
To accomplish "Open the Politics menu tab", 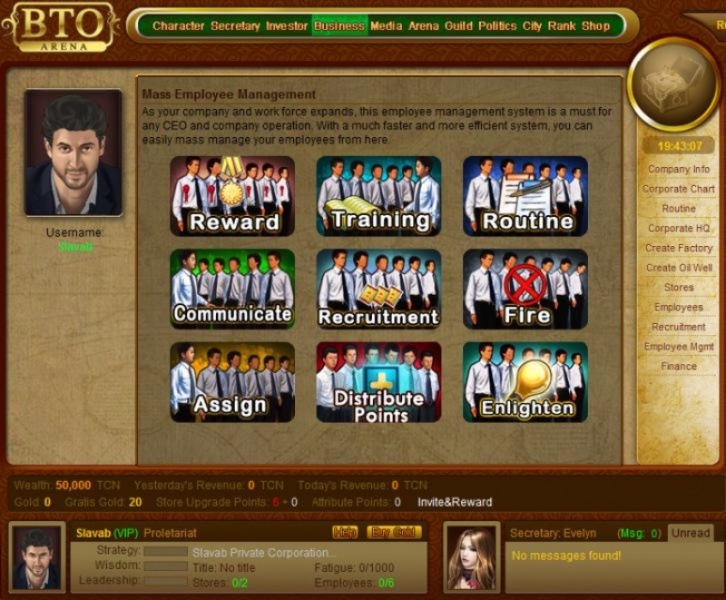I will click(497, 26).
